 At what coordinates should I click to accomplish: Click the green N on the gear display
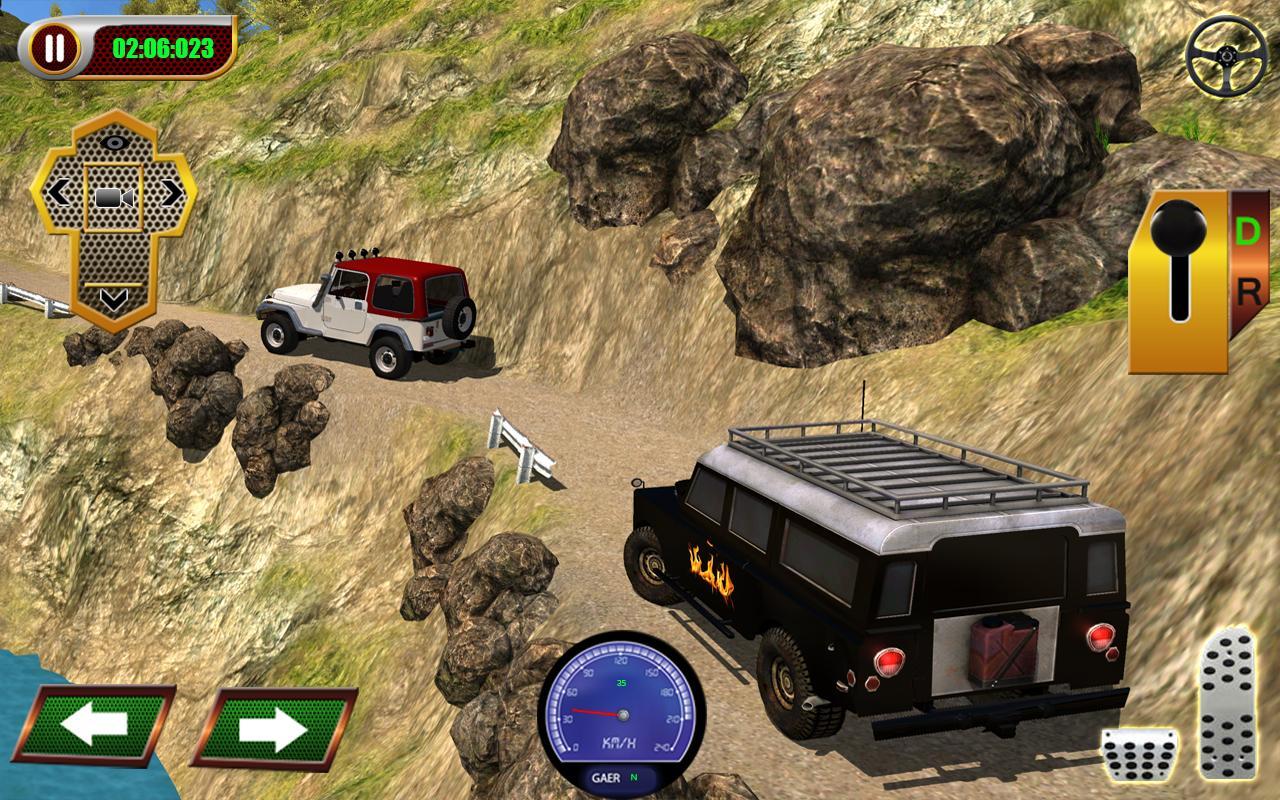(634, 777)
